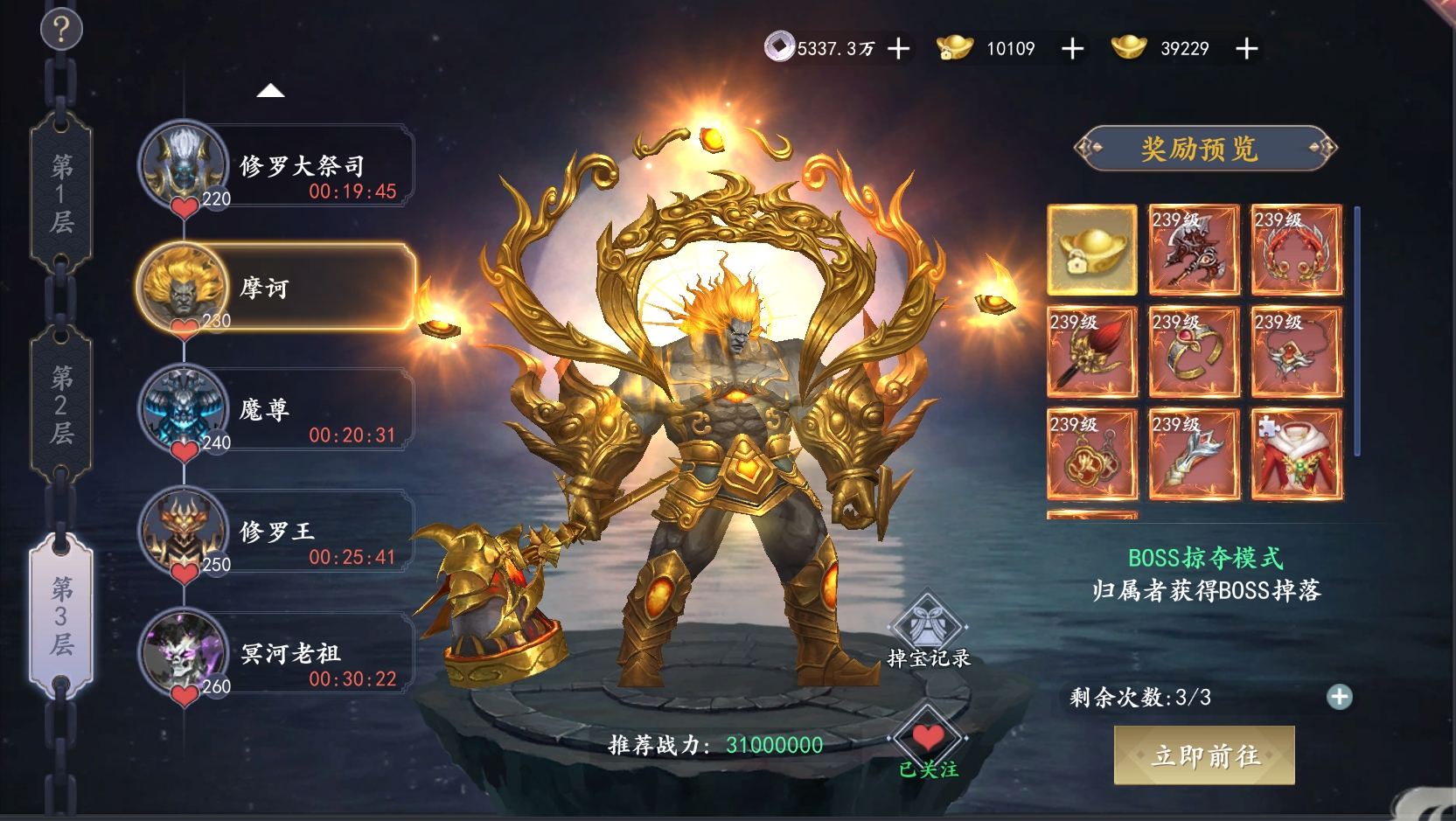
Task: Add gold ingots with plus button
Action: (x=1246, y=49)
